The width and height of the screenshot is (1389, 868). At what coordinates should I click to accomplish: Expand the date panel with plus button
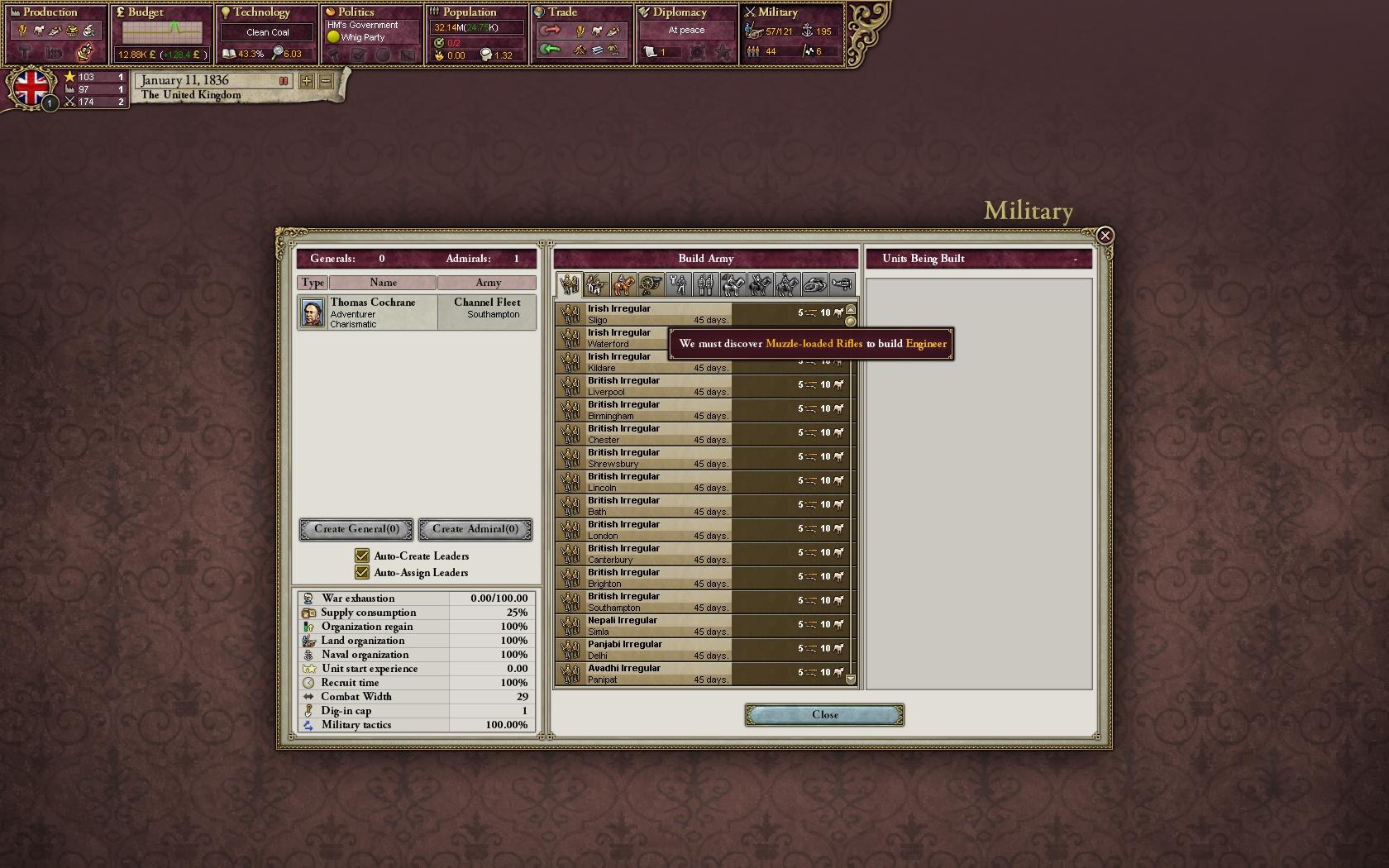[x=305, y=81]
